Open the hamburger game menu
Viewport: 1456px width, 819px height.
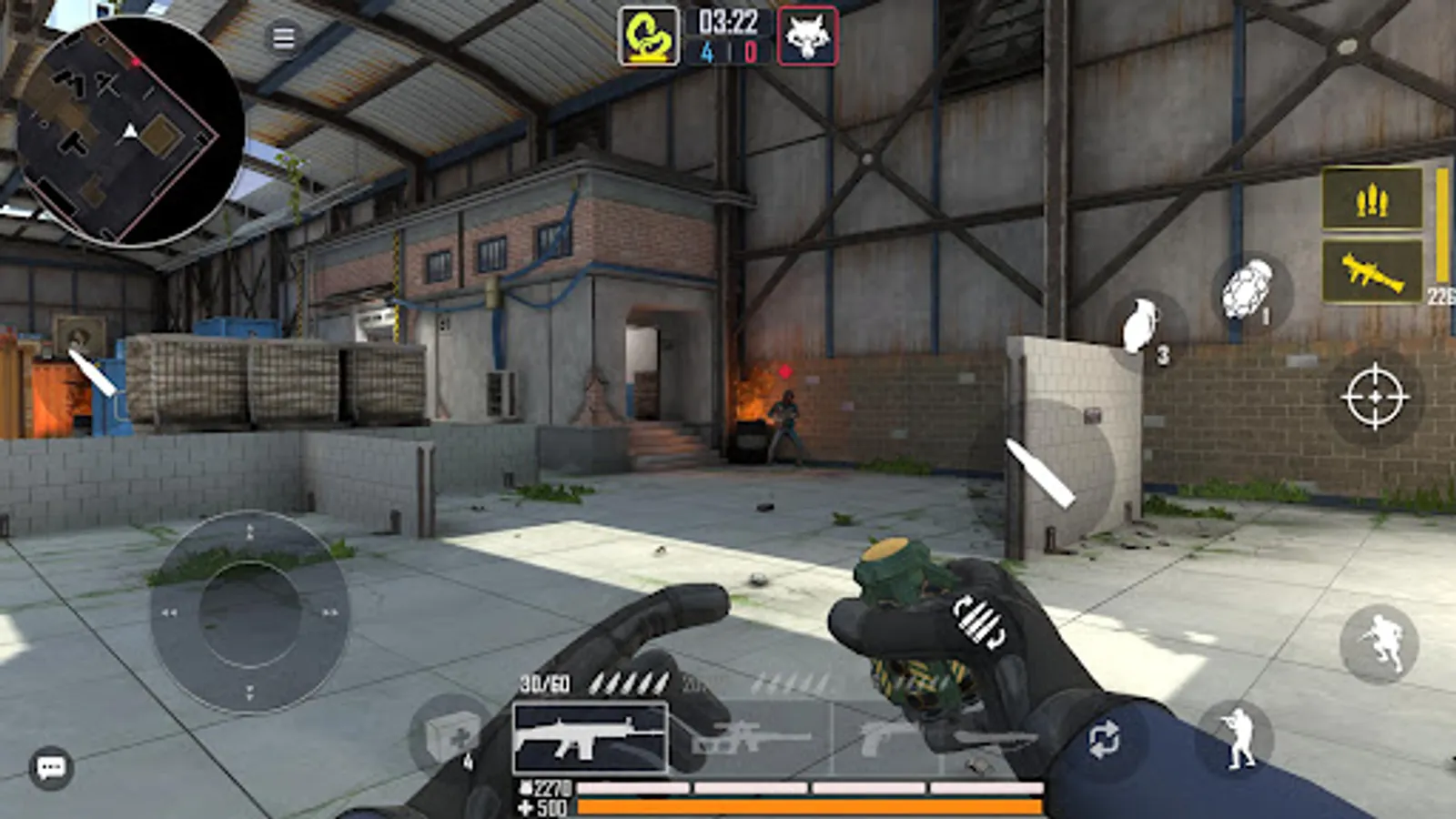coord(286,38)
